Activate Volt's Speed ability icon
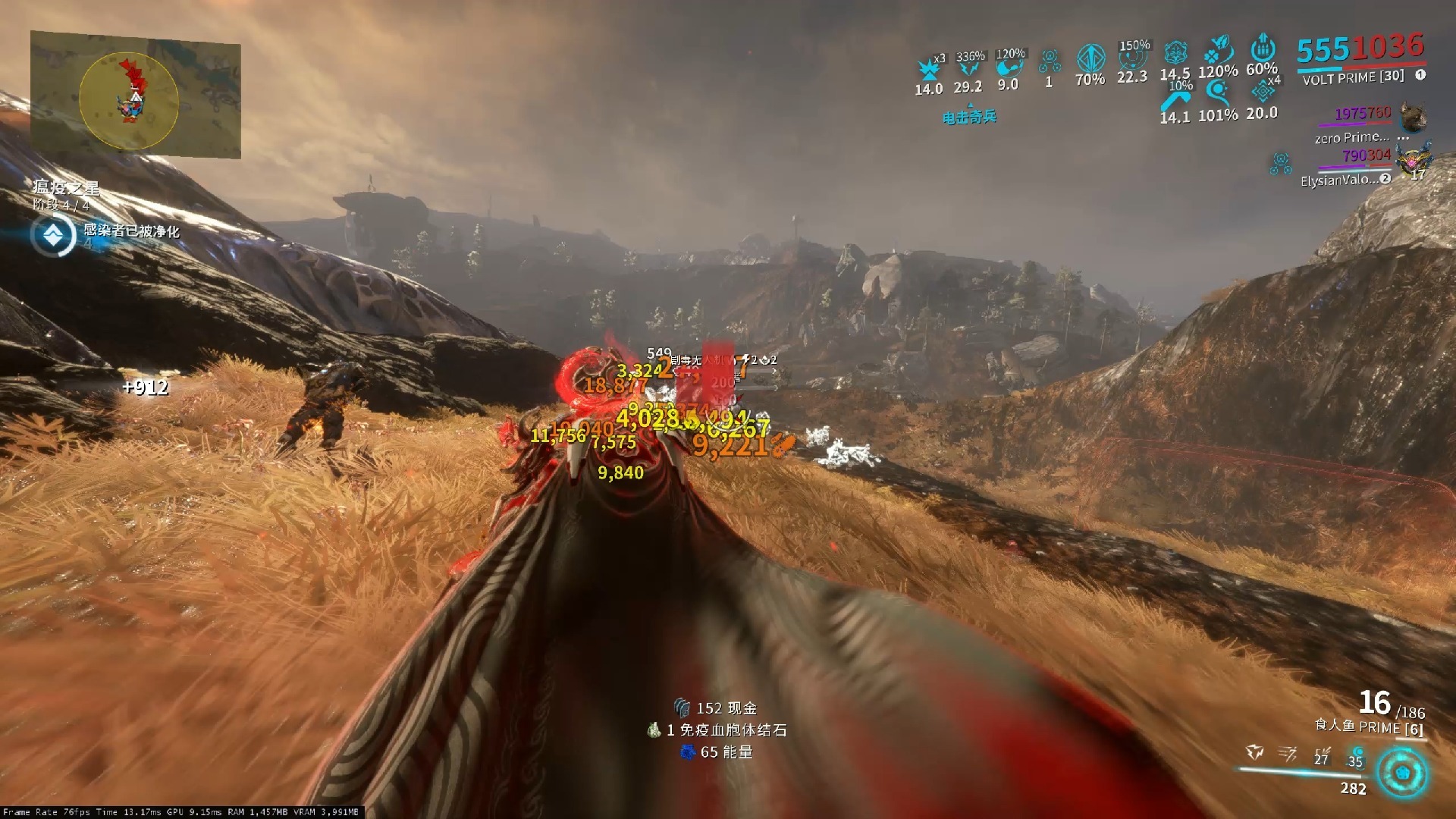Screen dimensions: 1456x819 click(x=1287, y=753)
